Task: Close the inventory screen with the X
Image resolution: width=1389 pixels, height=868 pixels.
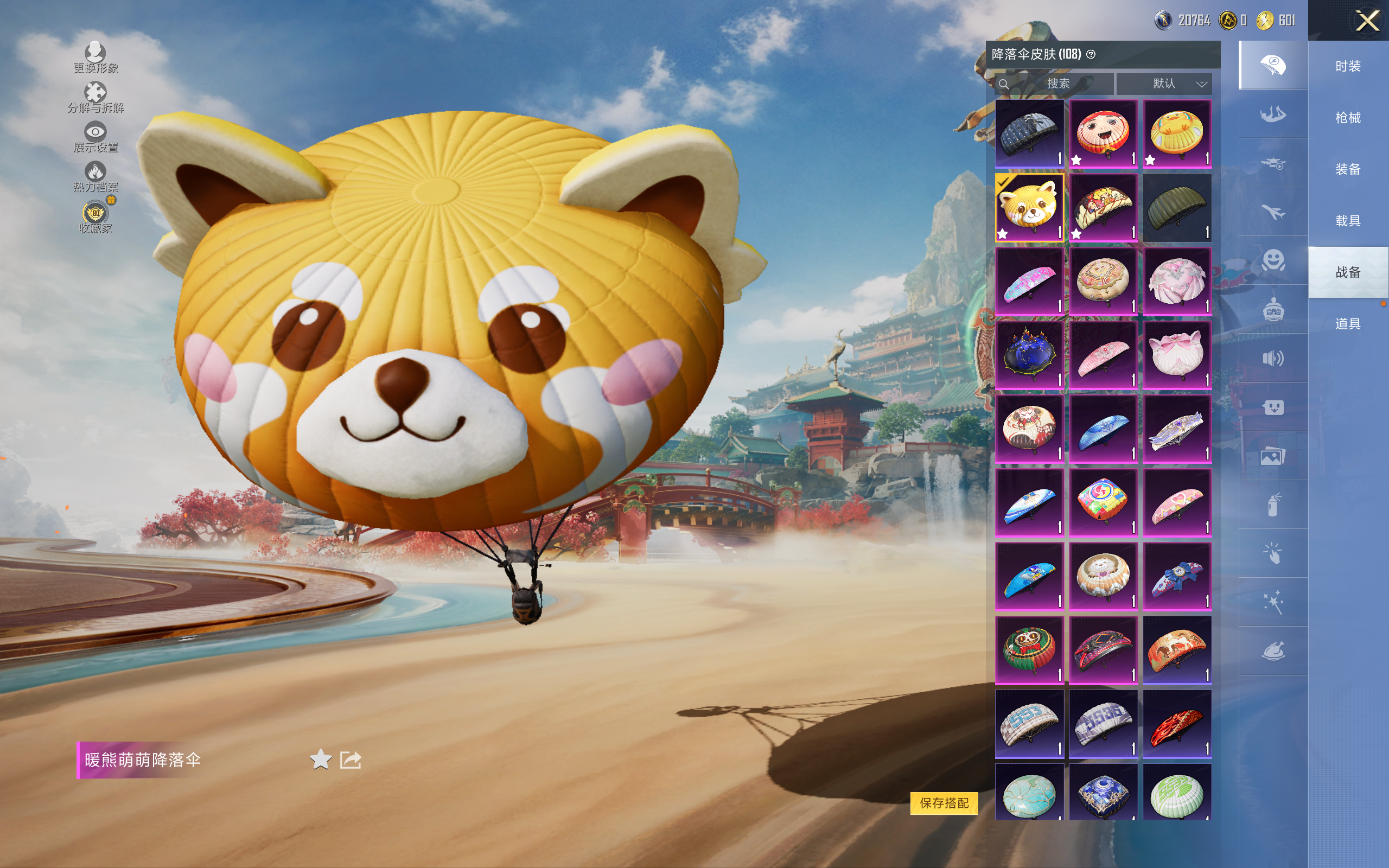Action: (1367, 21)
